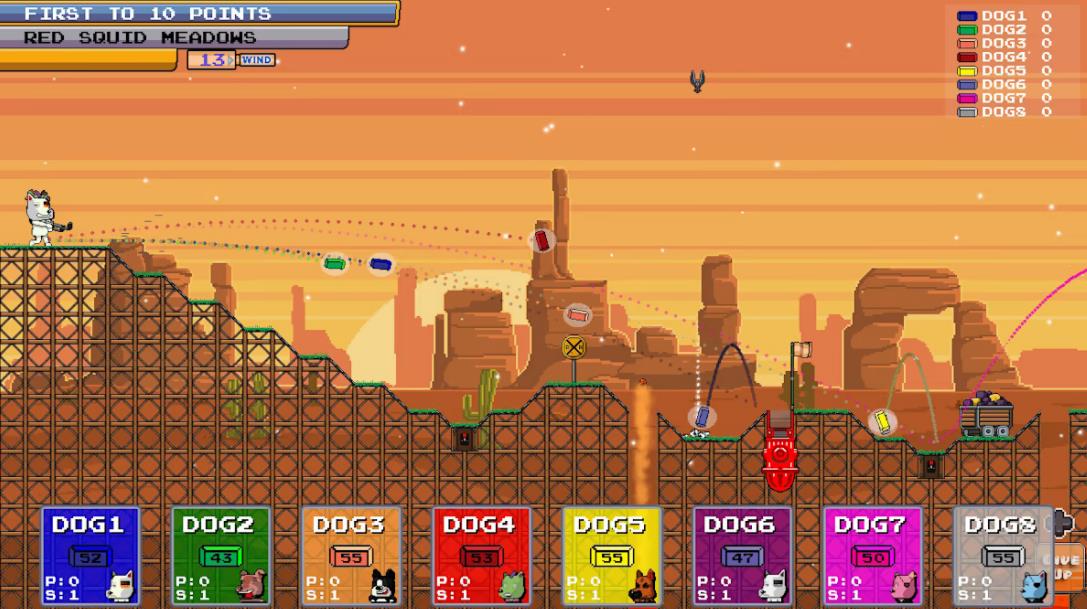Click the red DOG4 player card

[481, 556]
